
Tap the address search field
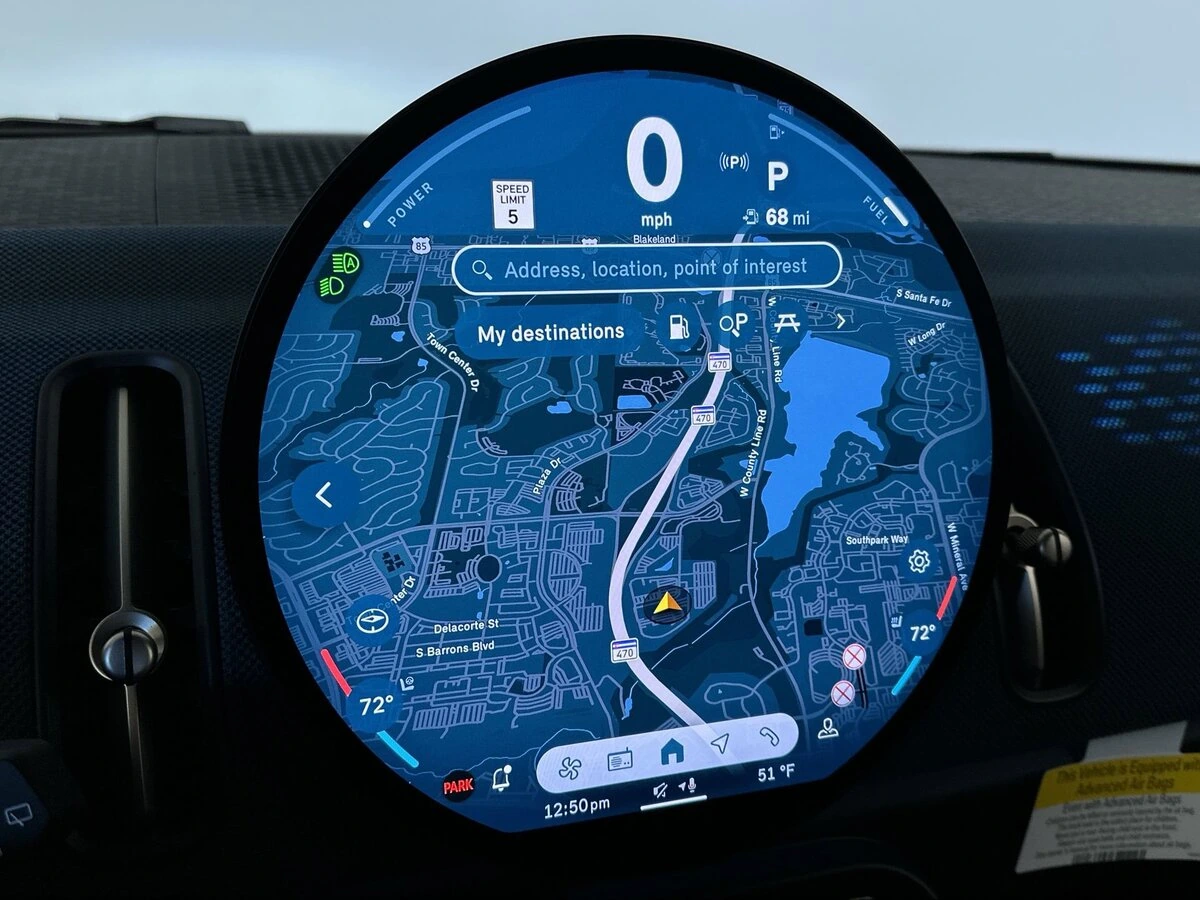[x=647, y=269]
